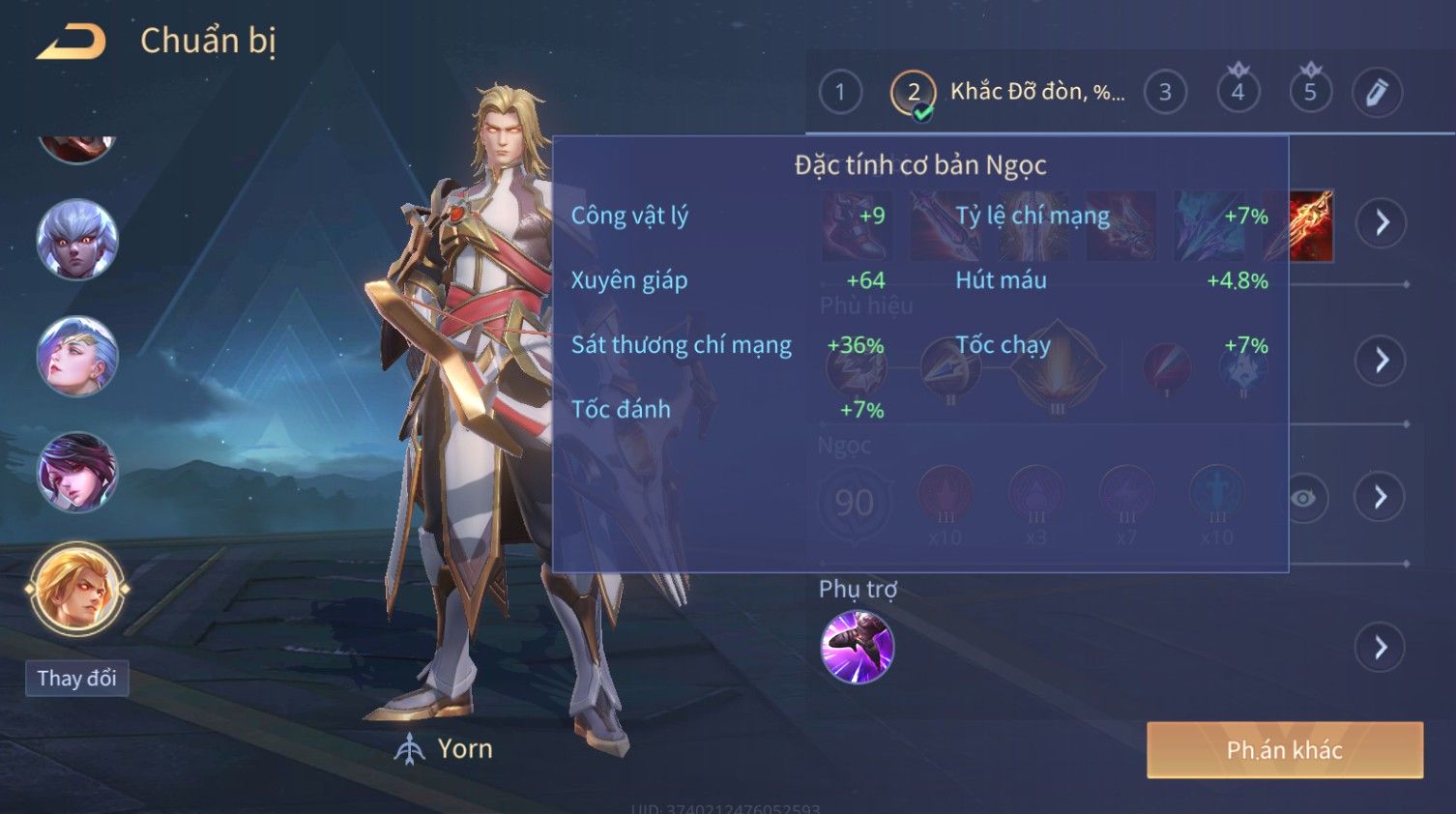The height and width of the screenshot is (814, 1456).
Task: Open the Ngọc details arrow
Action: 1381,497
